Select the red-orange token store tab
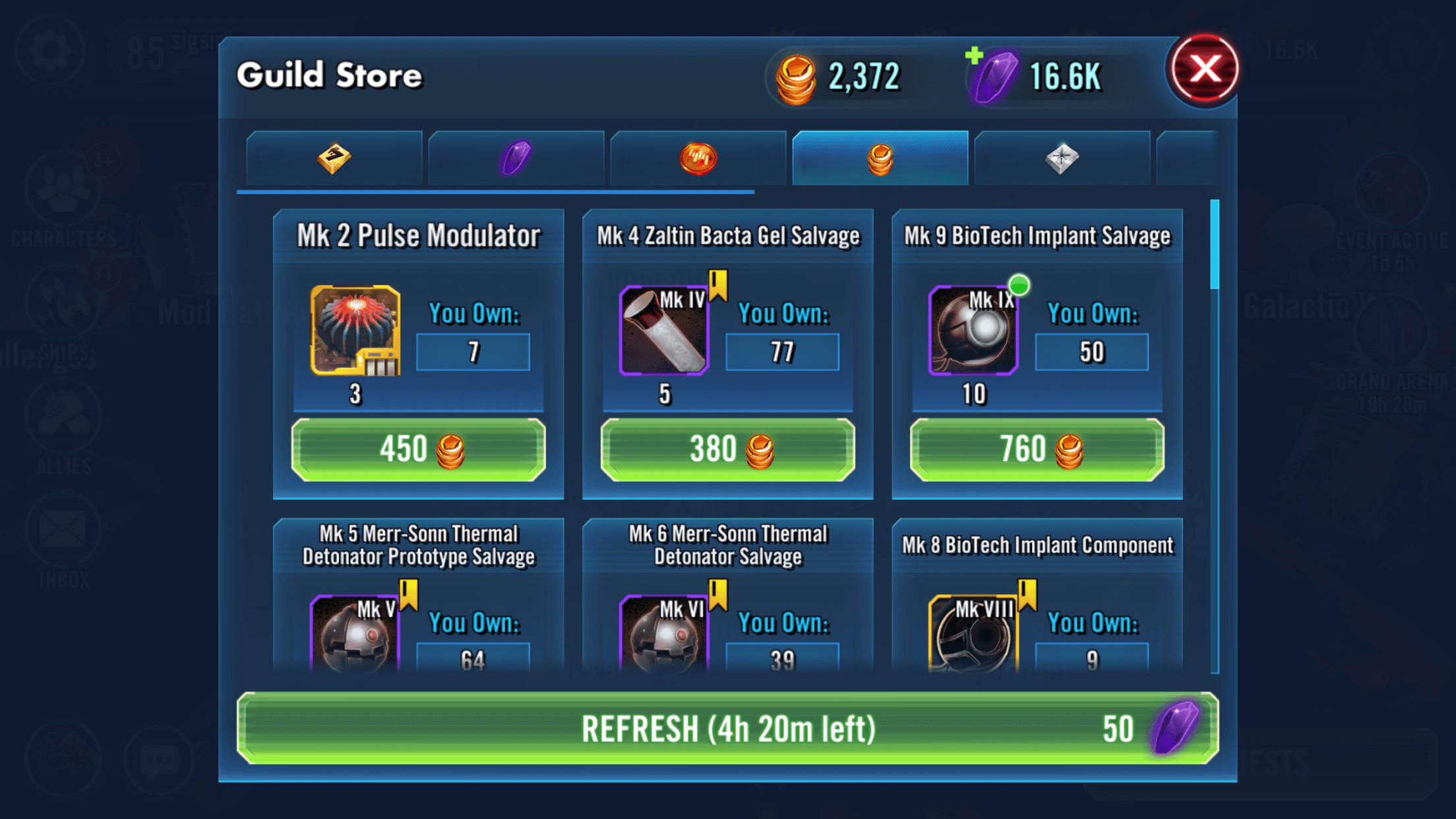 (698, 158)
